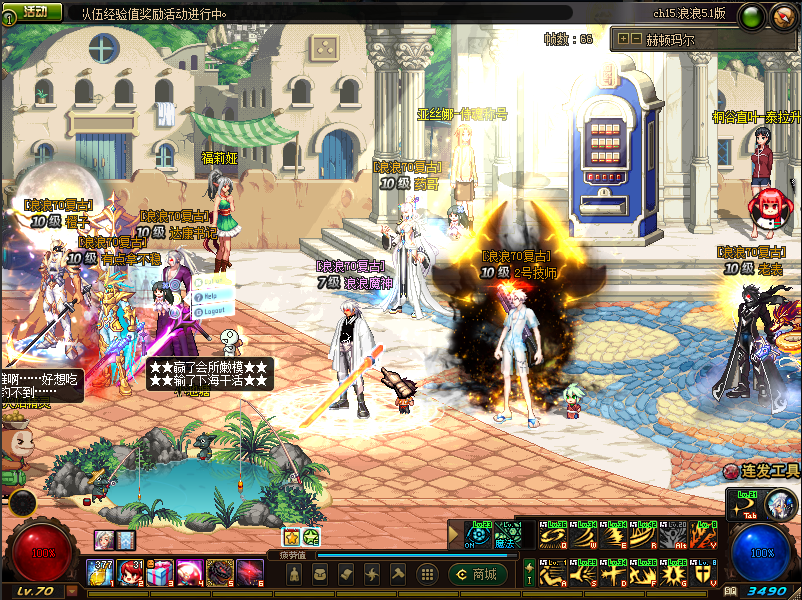Use the blue crystal item in quick slot 1
The height and width of the screenshot is (600, 802).
[101, 573]
